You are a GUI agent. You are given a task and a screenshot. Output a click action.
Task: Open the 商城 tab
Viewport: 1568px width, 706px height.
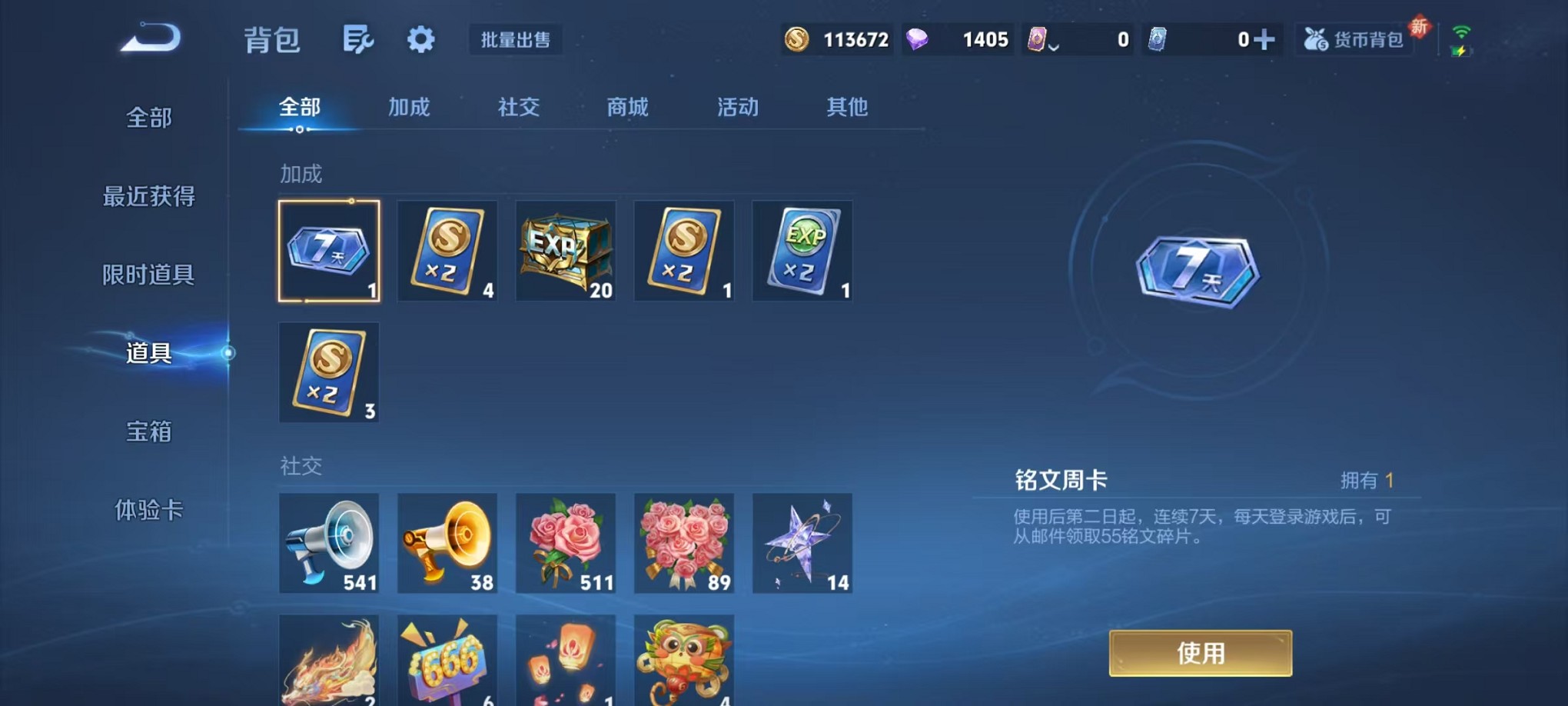[627, 108]
